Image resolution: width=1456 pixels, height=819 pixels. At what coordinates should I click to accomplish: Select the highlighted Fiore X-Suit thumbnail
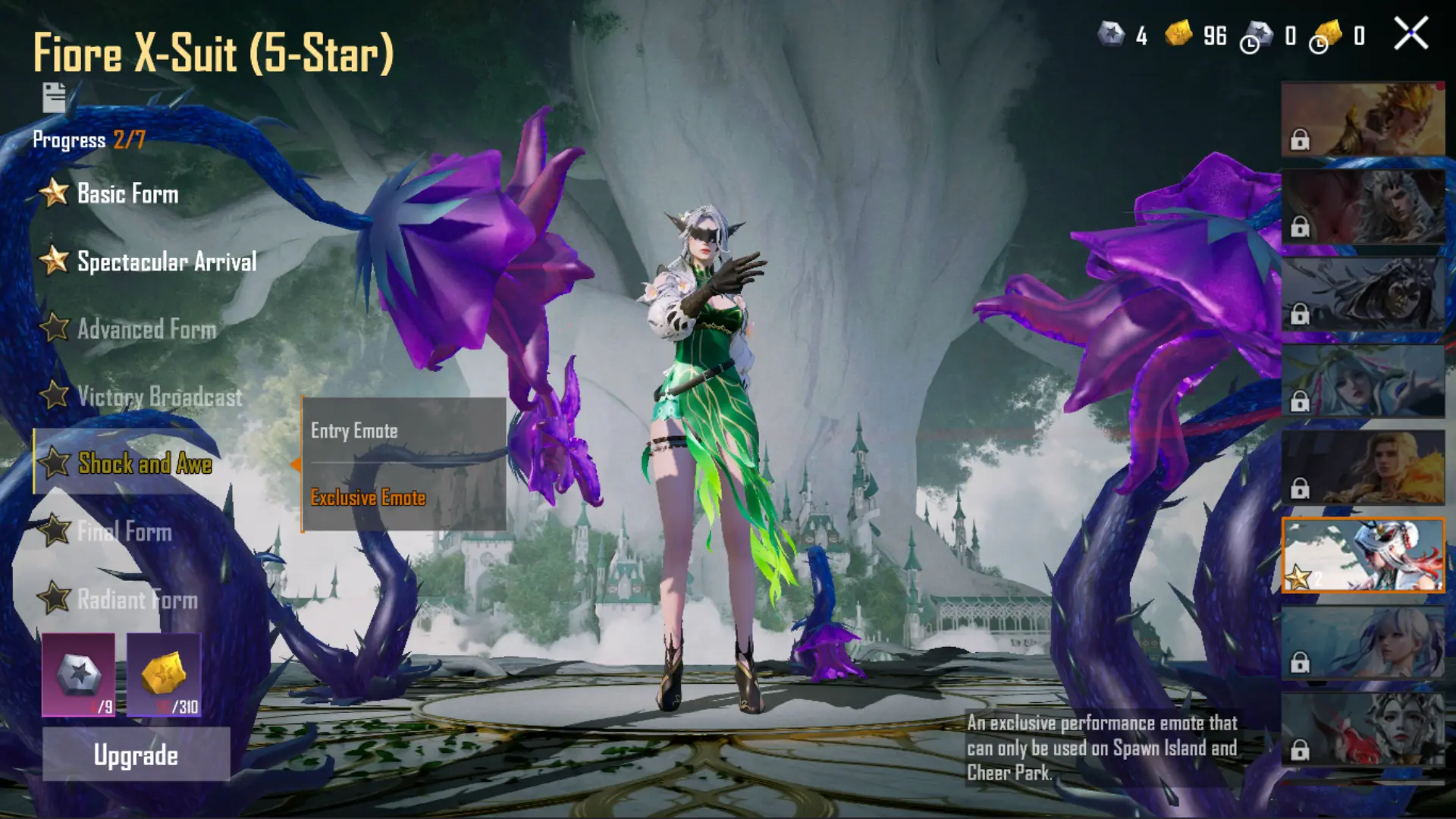(1363, 555)
